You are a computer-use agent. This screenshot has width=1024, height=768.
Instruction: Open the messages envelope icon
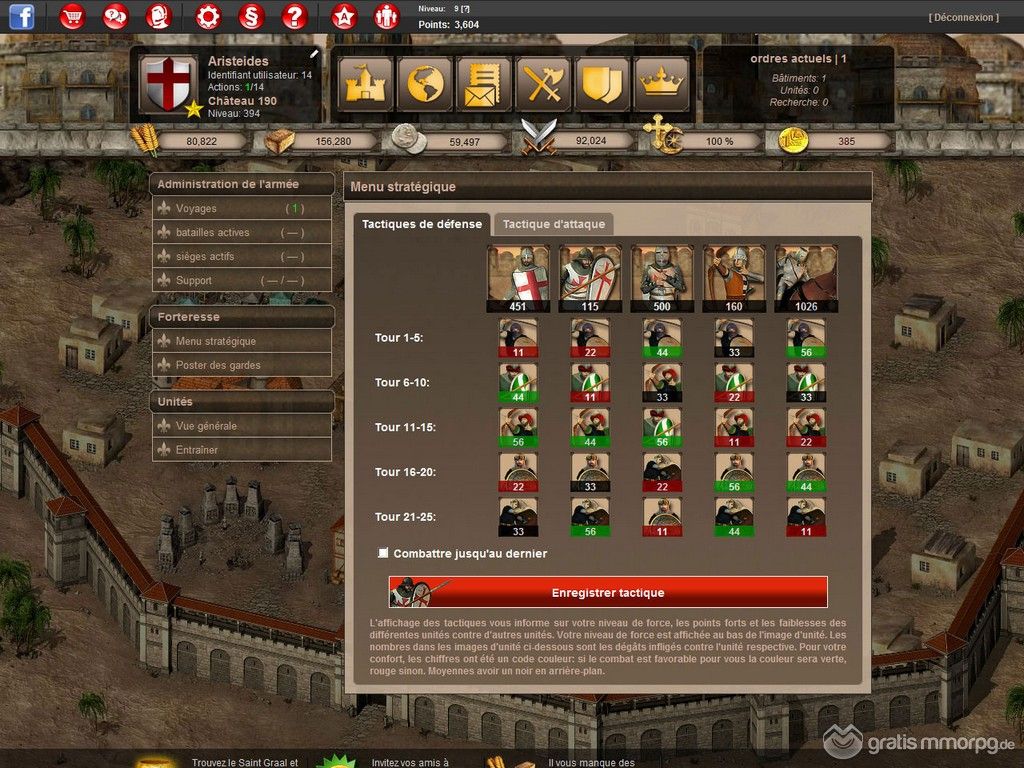[484, 84]
